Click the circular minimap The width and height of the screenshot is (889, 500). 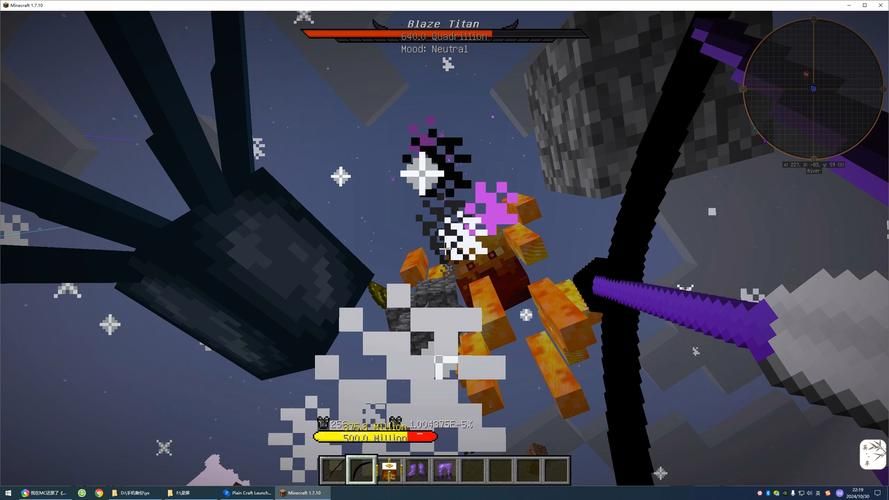pyautogui.click(x=813, y=87)
